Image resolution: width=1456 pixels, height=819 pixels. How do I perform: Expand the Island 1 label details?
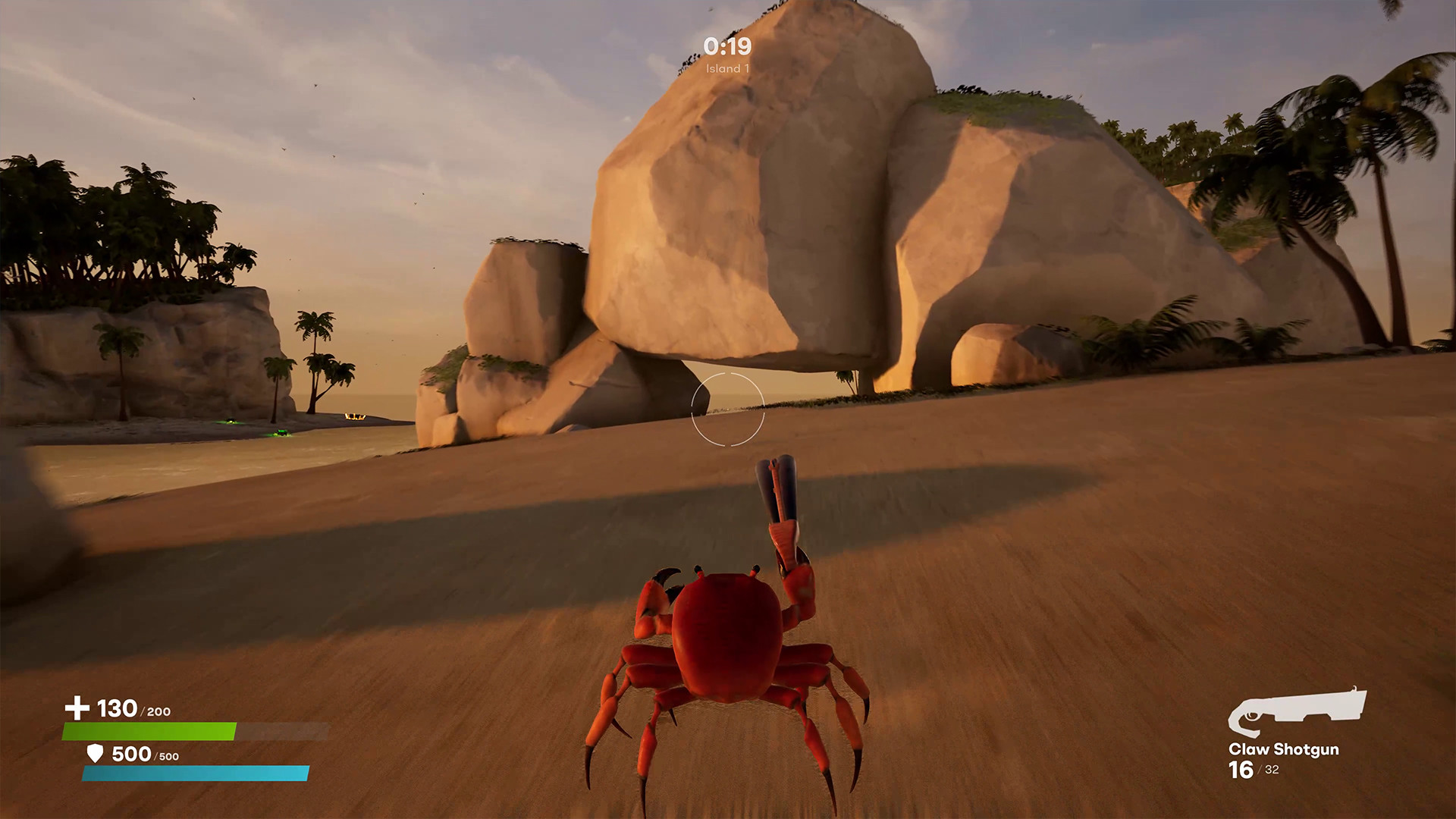click(x=726, y=69)
